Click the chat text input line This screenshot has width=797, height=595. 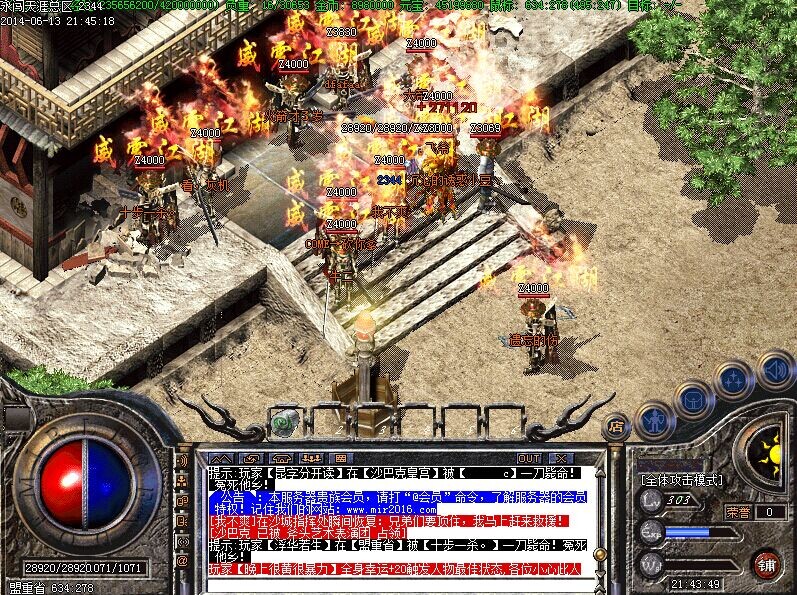(400, 583)
